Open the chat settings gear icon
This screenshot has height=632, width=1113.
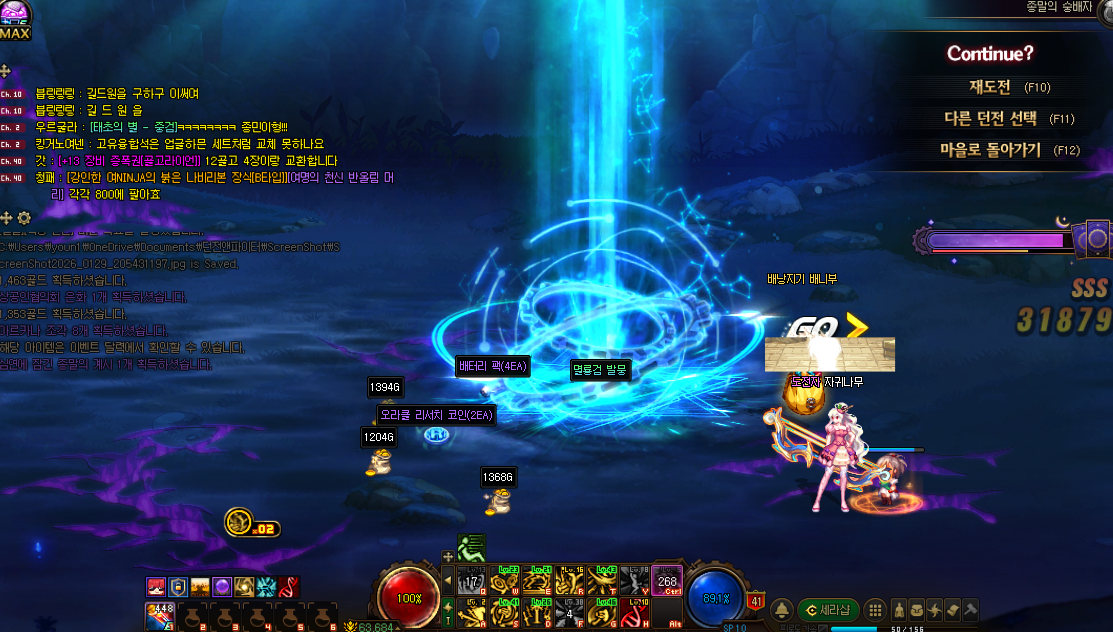tap(24, 218)
